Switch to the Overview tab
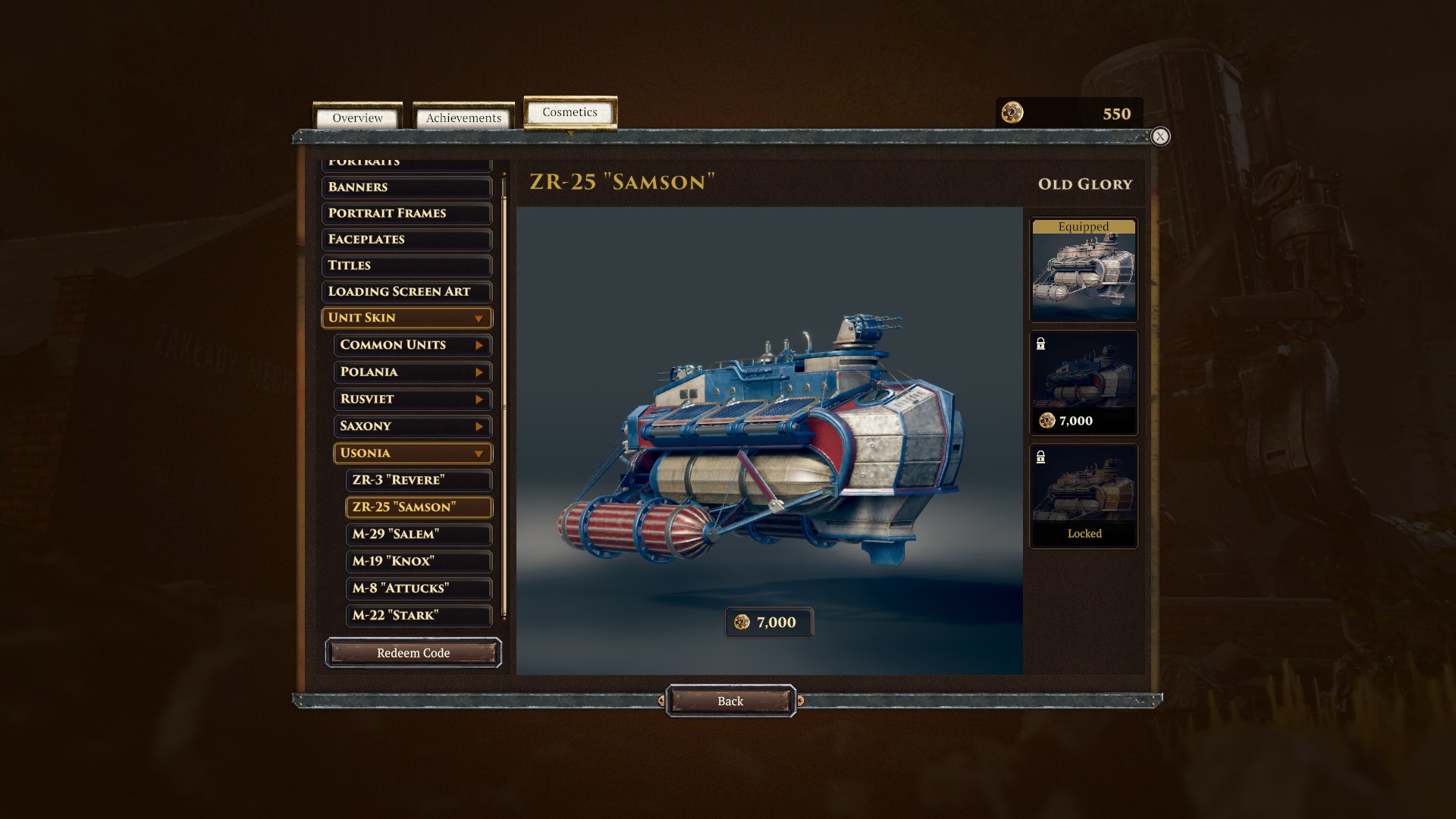Screen dimensions: 1456x819 pyautogui.click(x=357, y=118)
